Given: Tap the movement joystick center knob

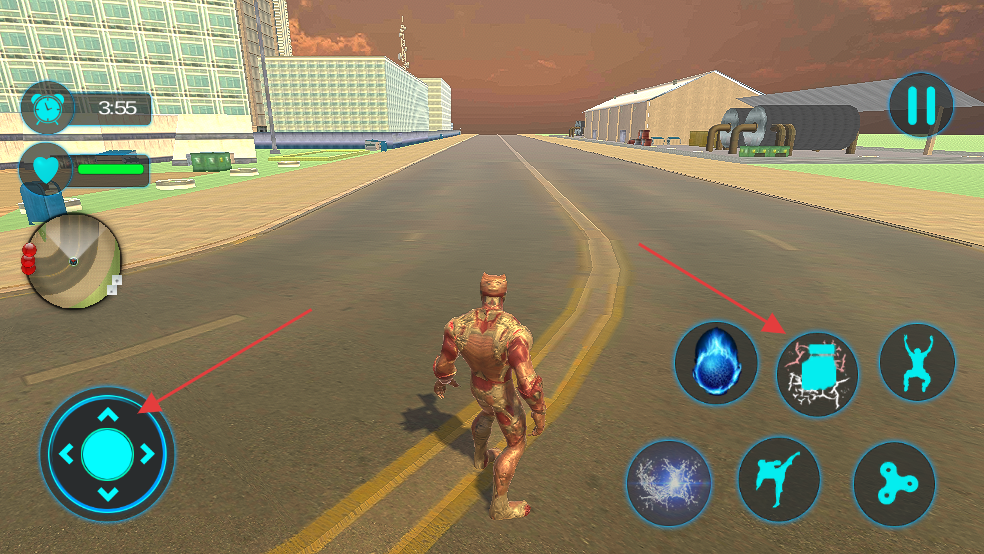Looking at the screenshot, I should point(107,454).
